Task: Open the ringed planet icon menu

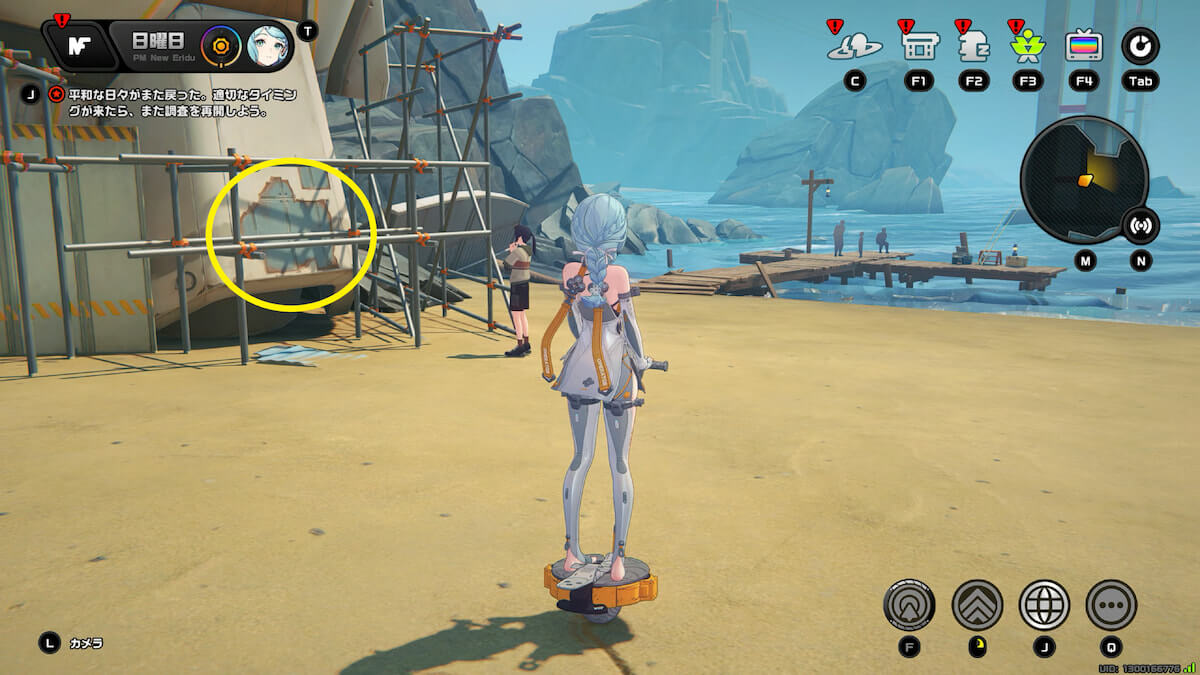Action: pyautogui.click(x=855, y=46)
